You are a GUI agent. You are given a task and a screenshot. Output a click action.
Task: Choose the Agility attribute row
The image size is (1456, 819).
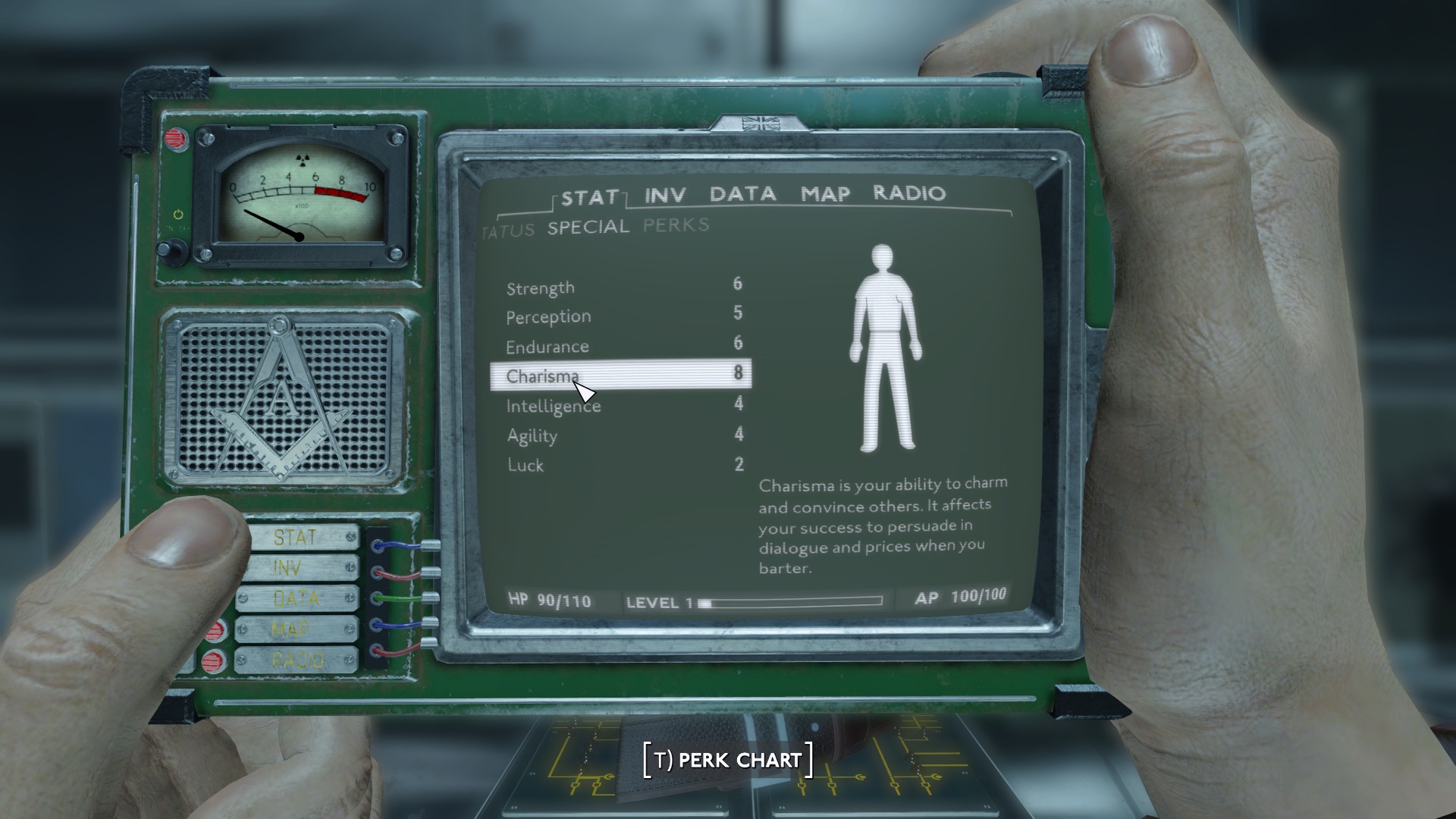coord(622,435)
